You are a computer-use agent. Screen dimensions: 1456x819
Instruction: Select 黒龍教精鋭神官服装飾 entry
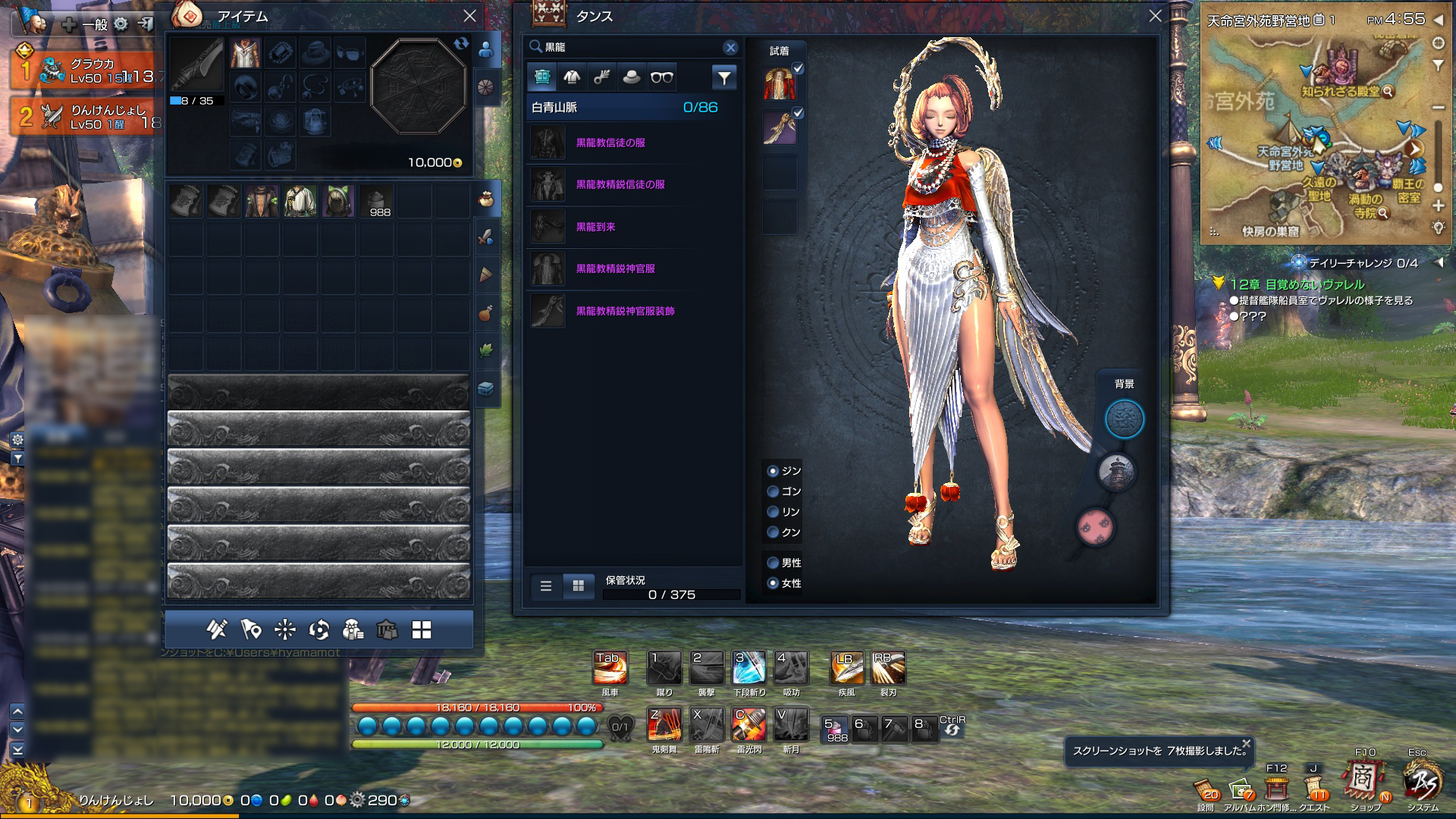(x=625, y=311)
